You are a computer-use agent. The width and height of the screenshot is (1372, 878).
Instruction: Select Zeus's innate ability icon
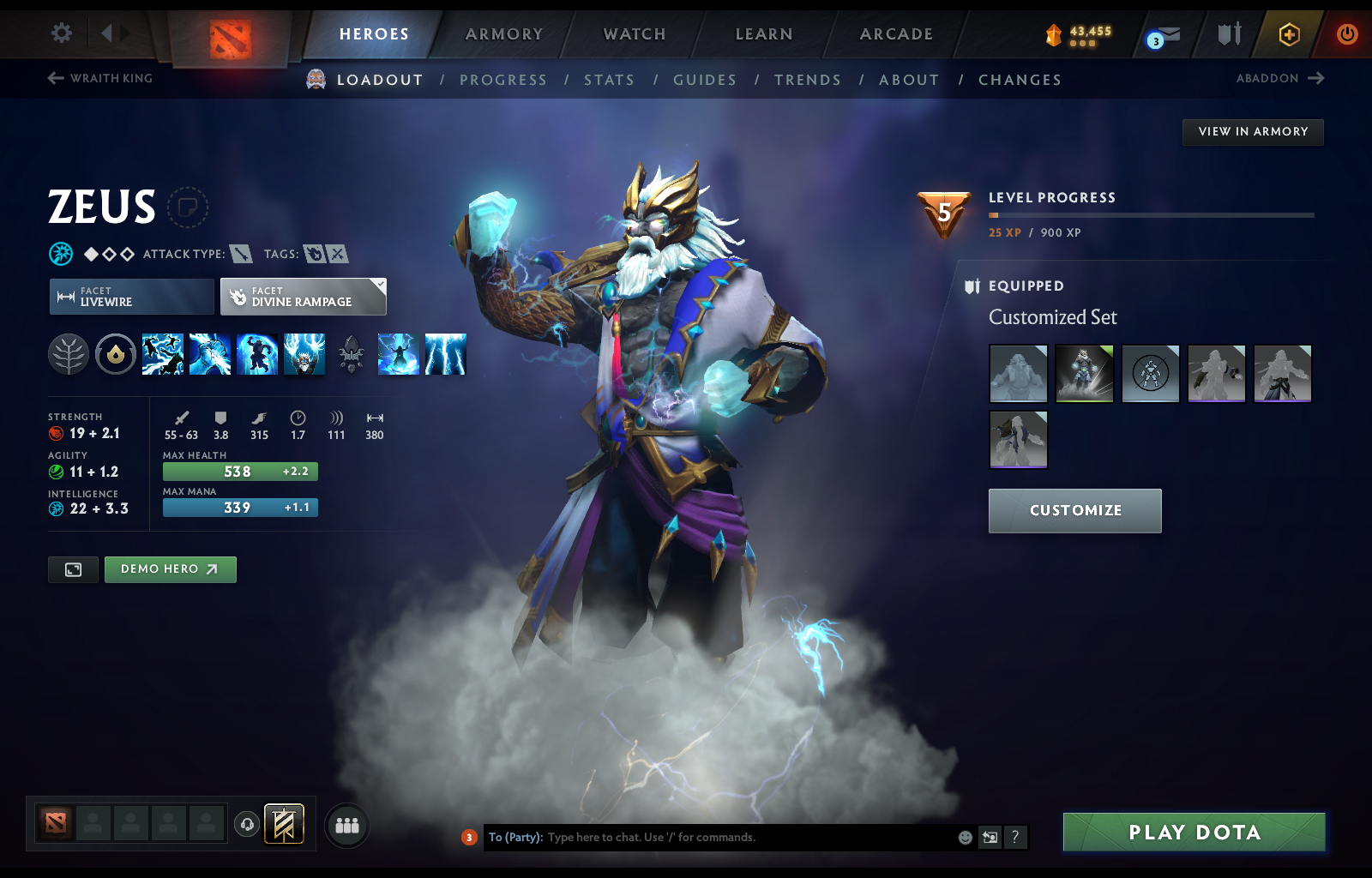(116, 353)
